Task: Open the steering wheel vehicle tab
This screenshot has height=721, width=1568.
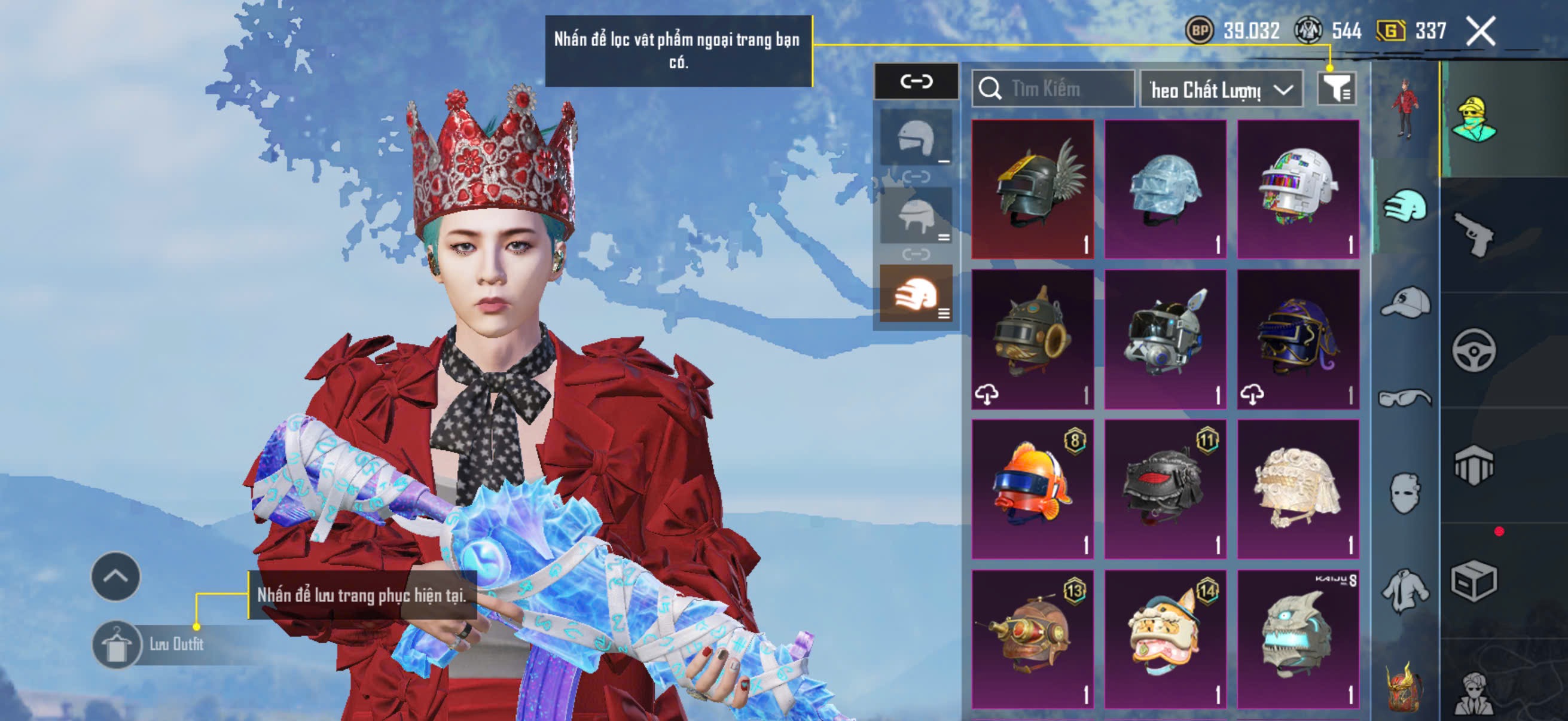Action: point(1474,350)
